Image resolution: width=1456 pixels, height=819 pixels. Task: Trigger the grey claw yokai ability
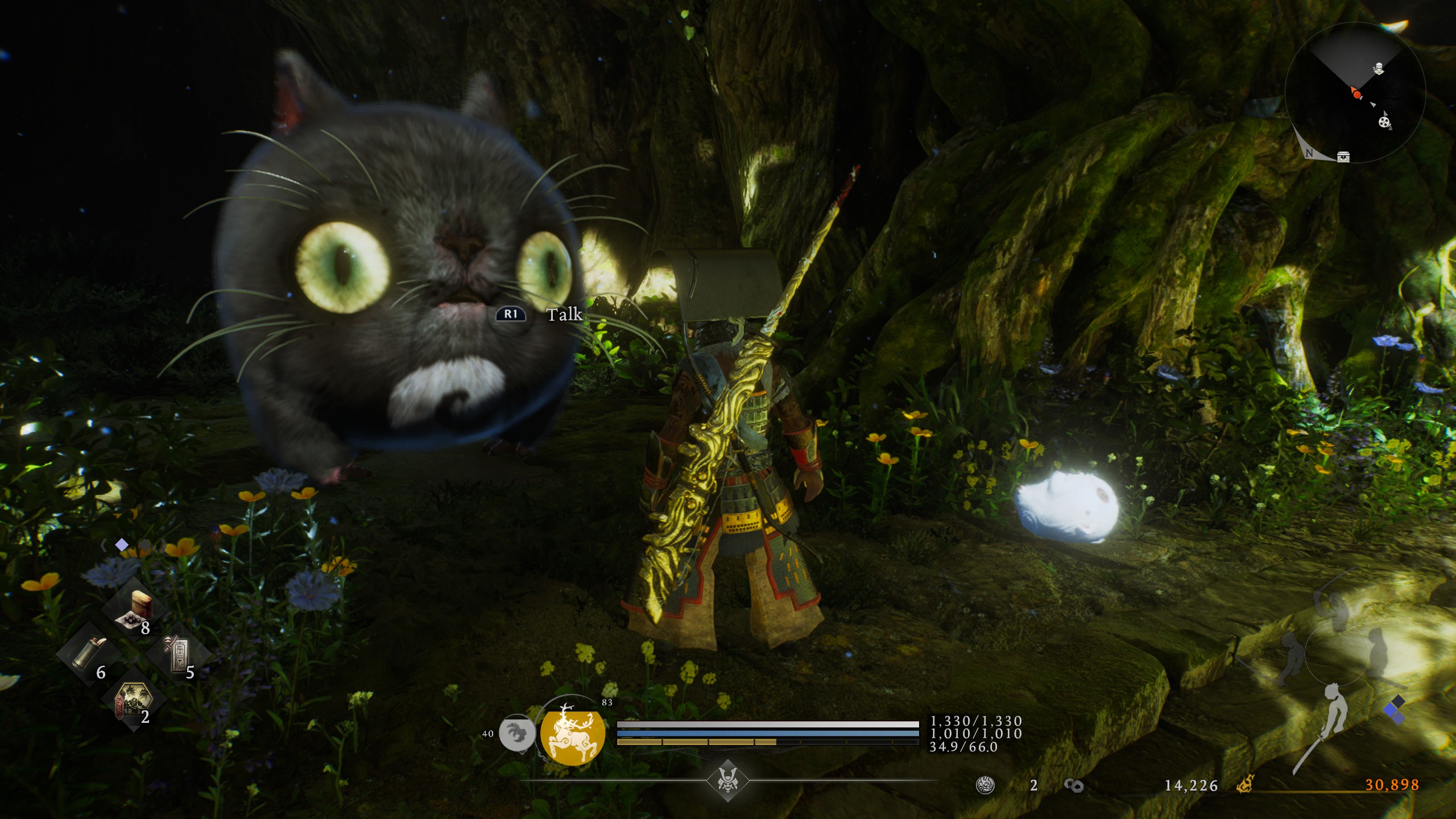click(x=516, y=733)
